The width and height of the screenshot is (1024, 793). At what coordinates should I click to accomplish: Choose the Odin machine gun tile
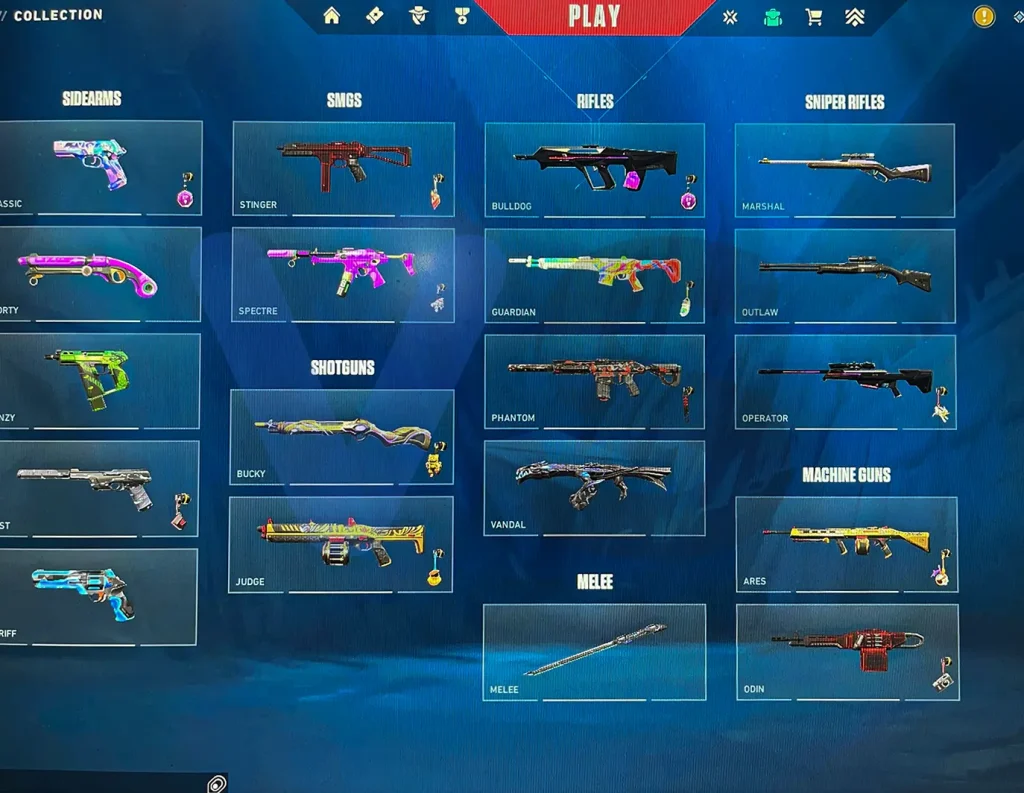847,651
